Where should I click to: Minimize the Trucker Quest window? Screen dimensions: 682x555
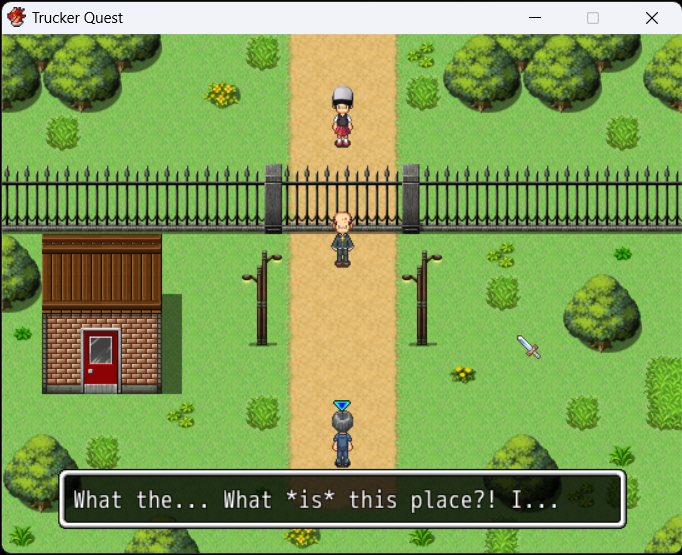(534, 18)
